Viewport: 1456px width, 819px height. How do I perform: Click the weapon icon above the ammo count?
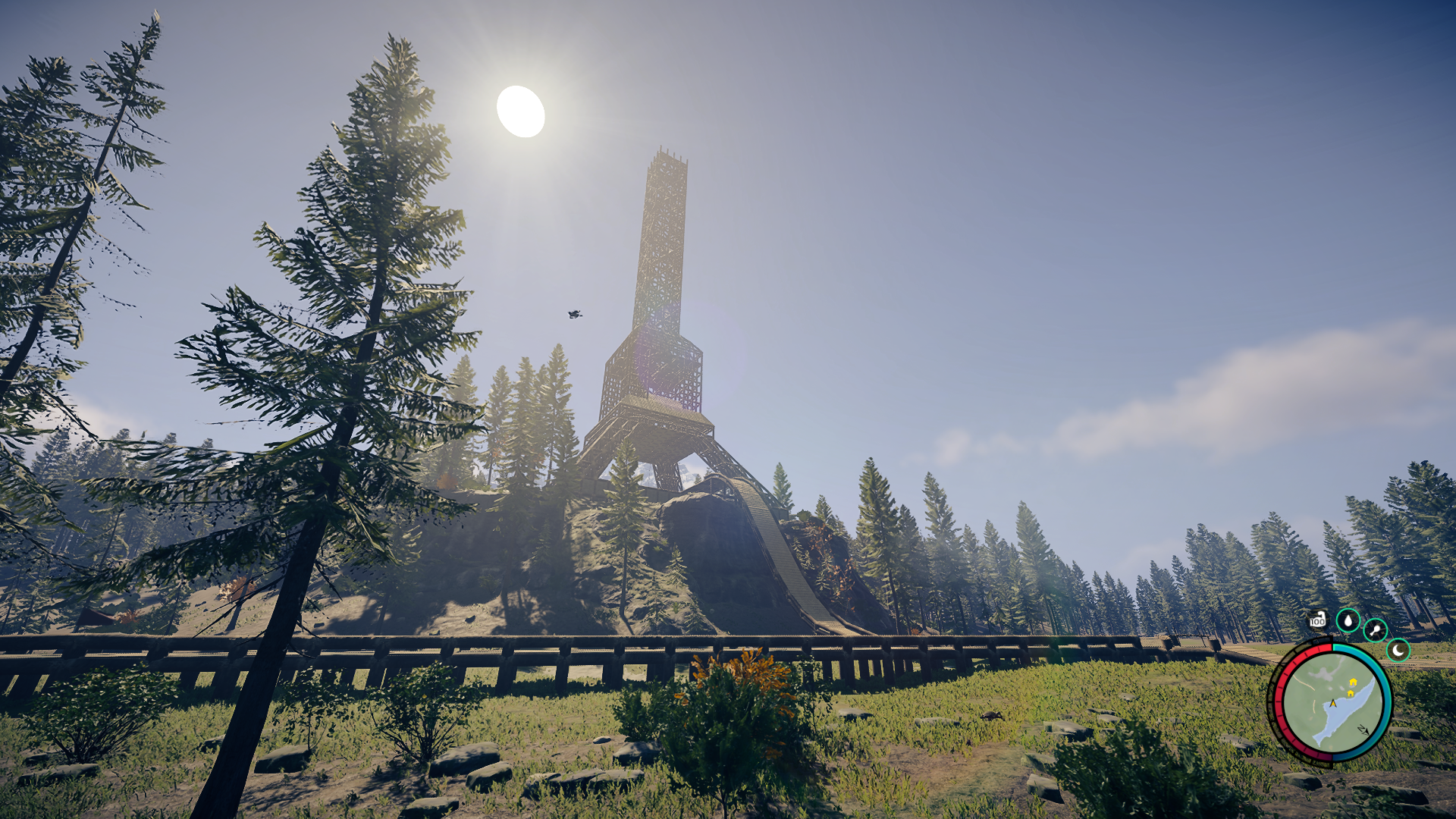tap(1321, 614)
